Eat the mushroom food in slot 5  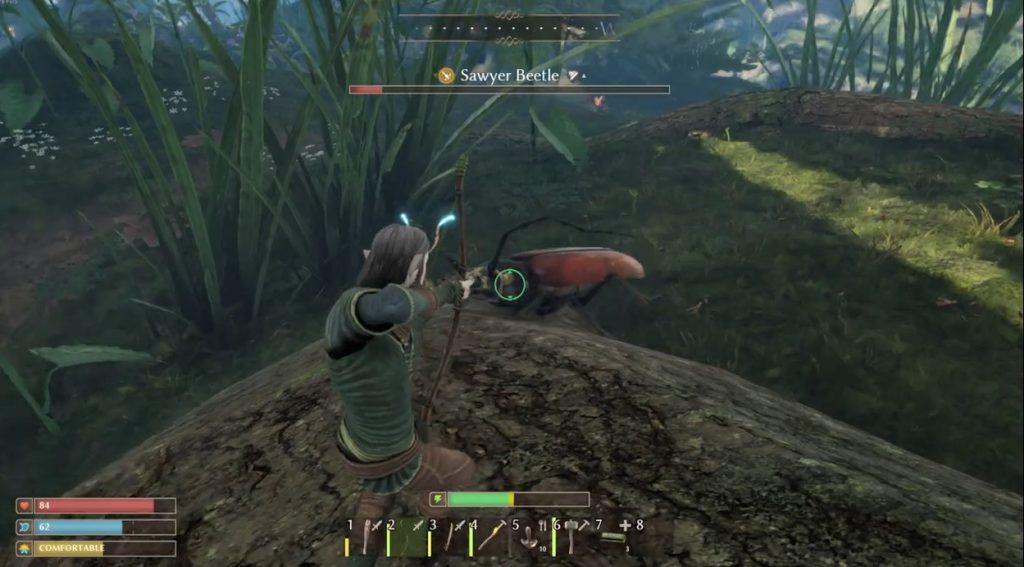click(531, 540)
